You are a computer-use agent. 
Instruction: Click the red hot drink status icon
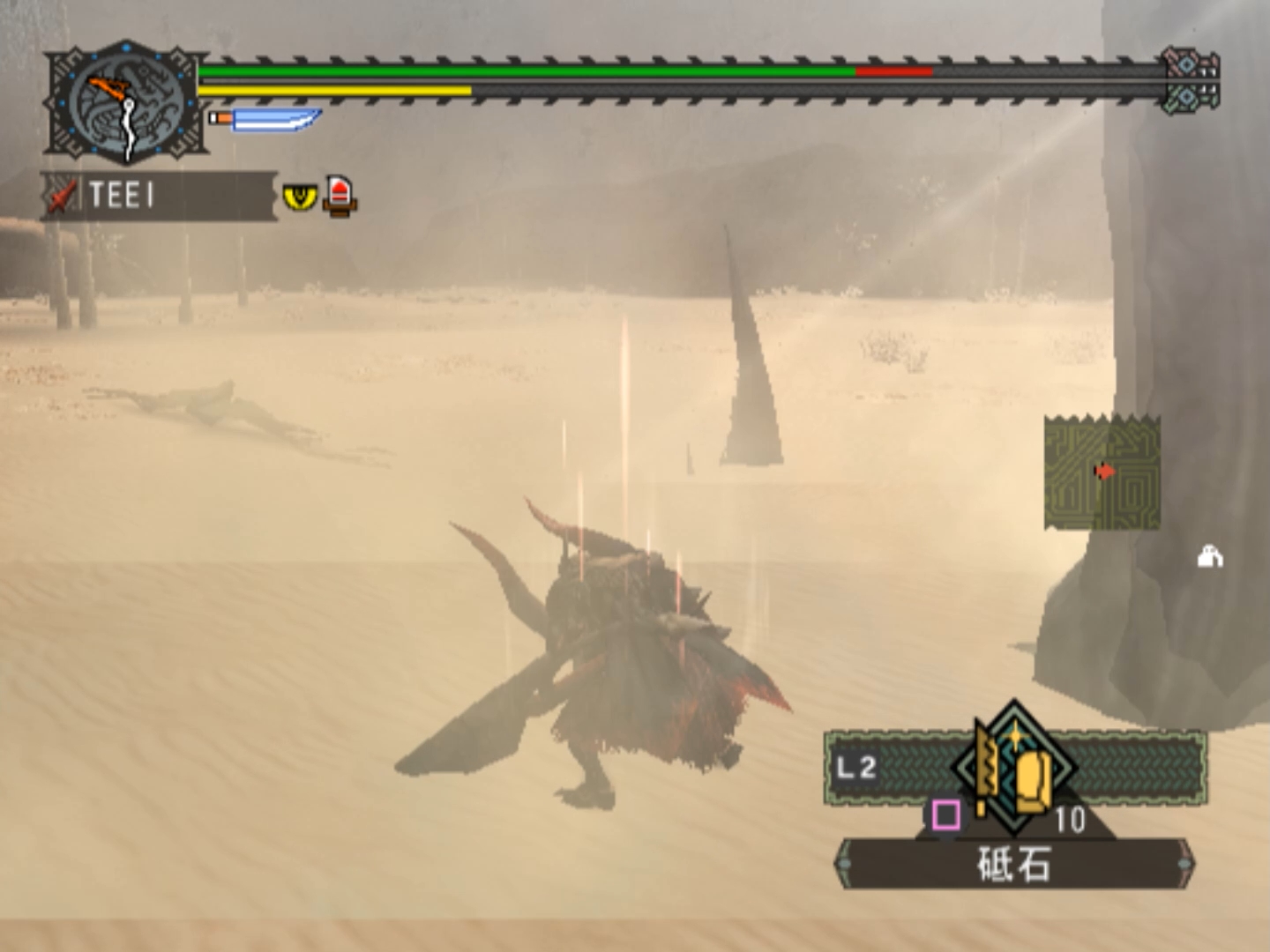(340, 196)
